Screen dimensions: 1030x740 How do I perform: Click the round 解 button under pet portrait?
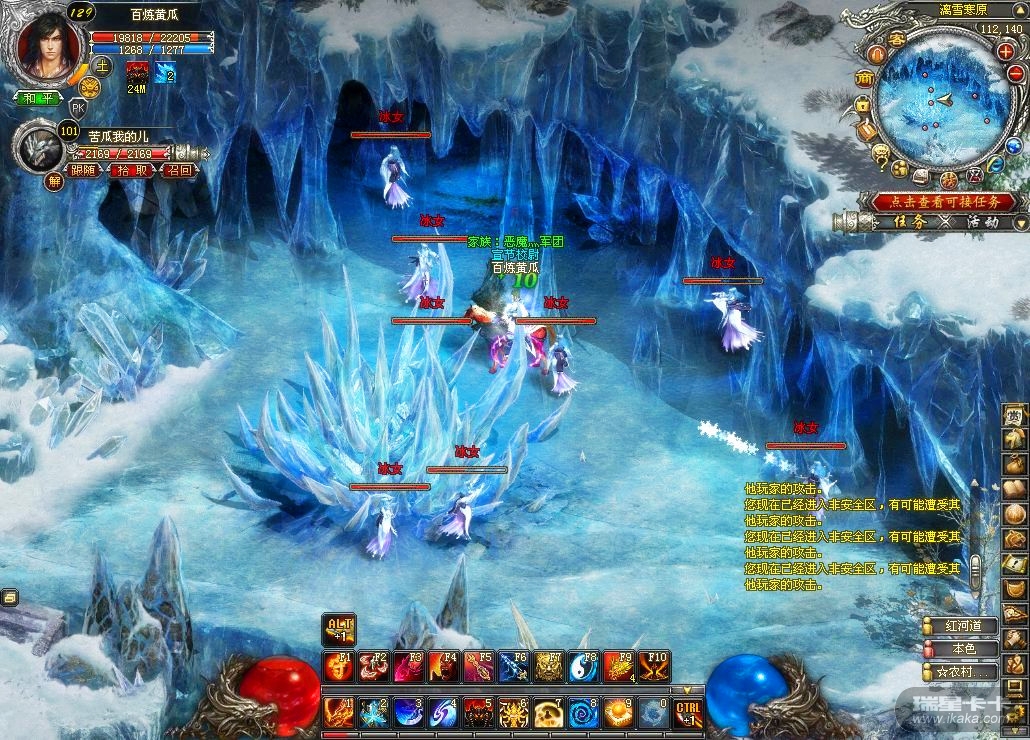coord(54,181)
